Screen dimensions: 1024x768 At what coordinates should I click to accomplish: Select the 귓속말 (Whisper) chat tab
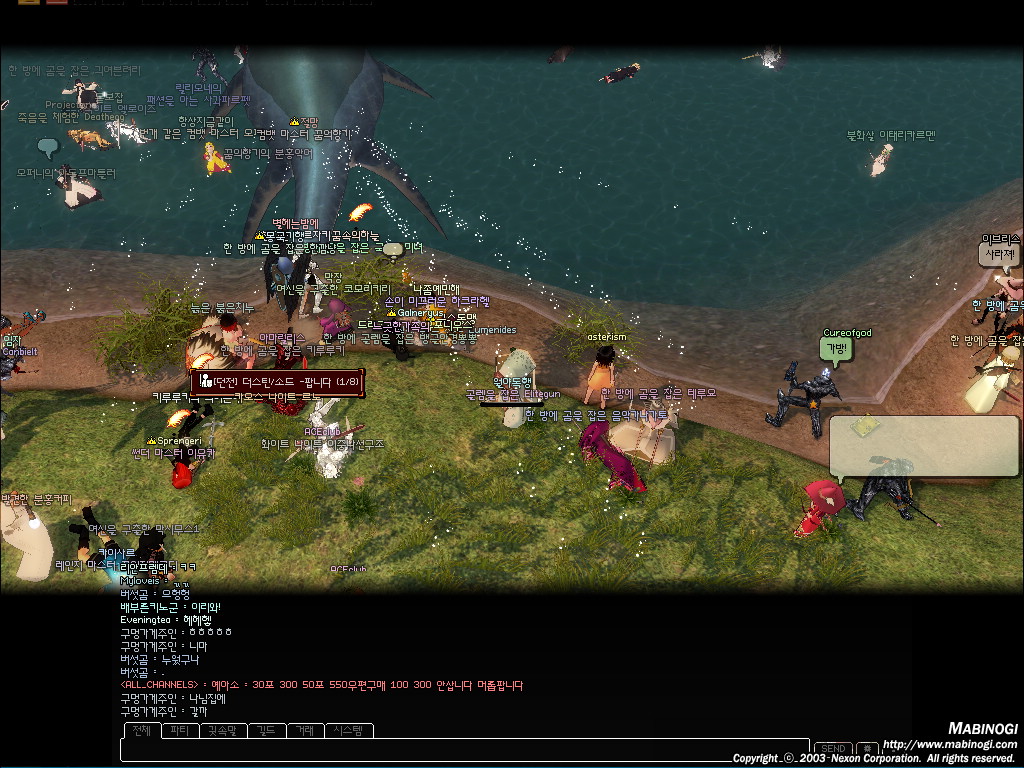tap(222, 731)
